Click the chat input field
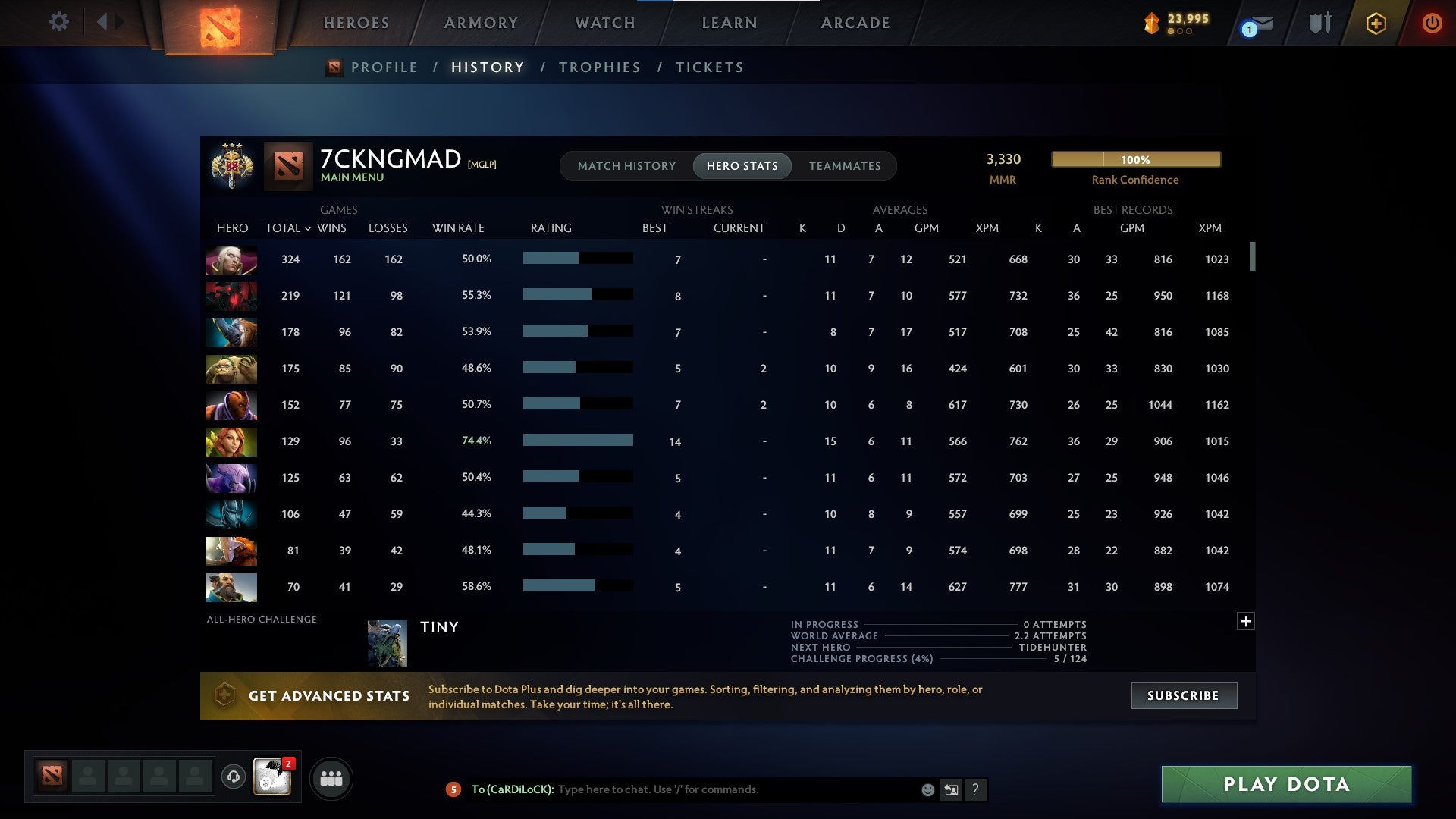Image resolution: width=1456 pixels, height=819 pixels. [x=720, y=789]
